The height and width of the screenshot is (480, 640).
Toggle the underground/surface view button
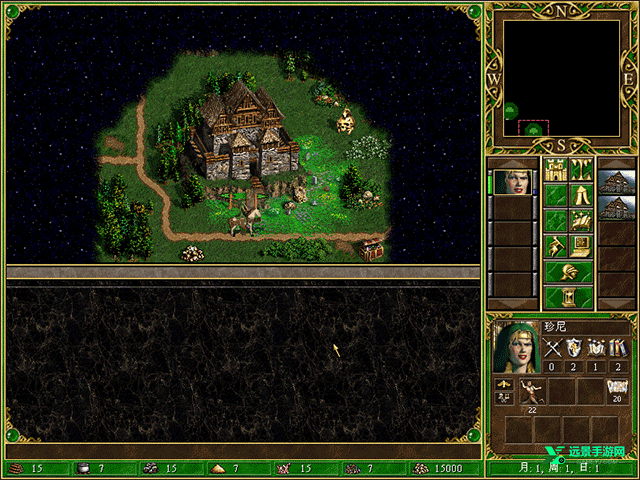[581, 168]
